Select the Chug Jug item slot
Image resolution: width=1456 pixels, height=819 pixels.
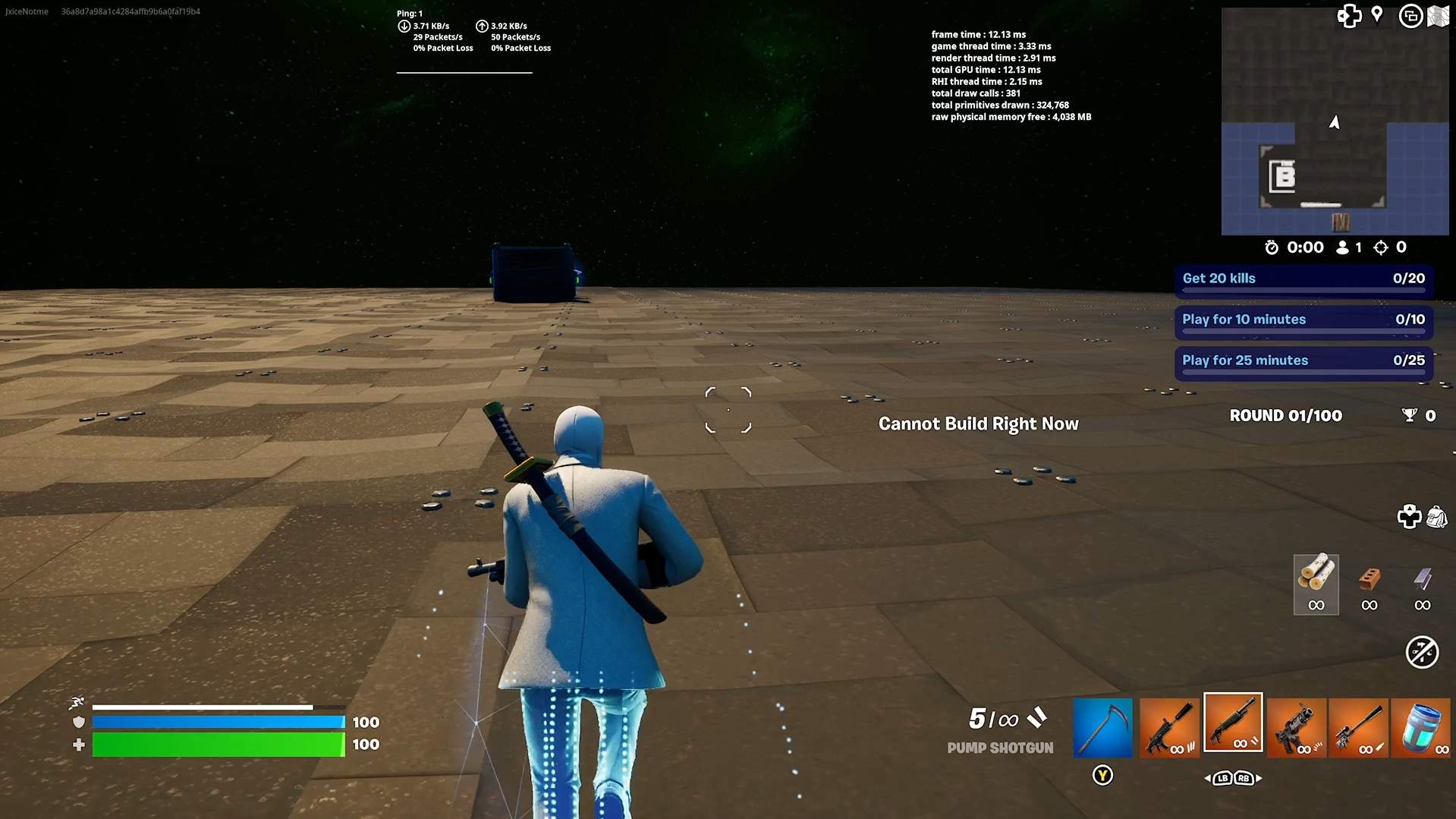coord(1420,727)
